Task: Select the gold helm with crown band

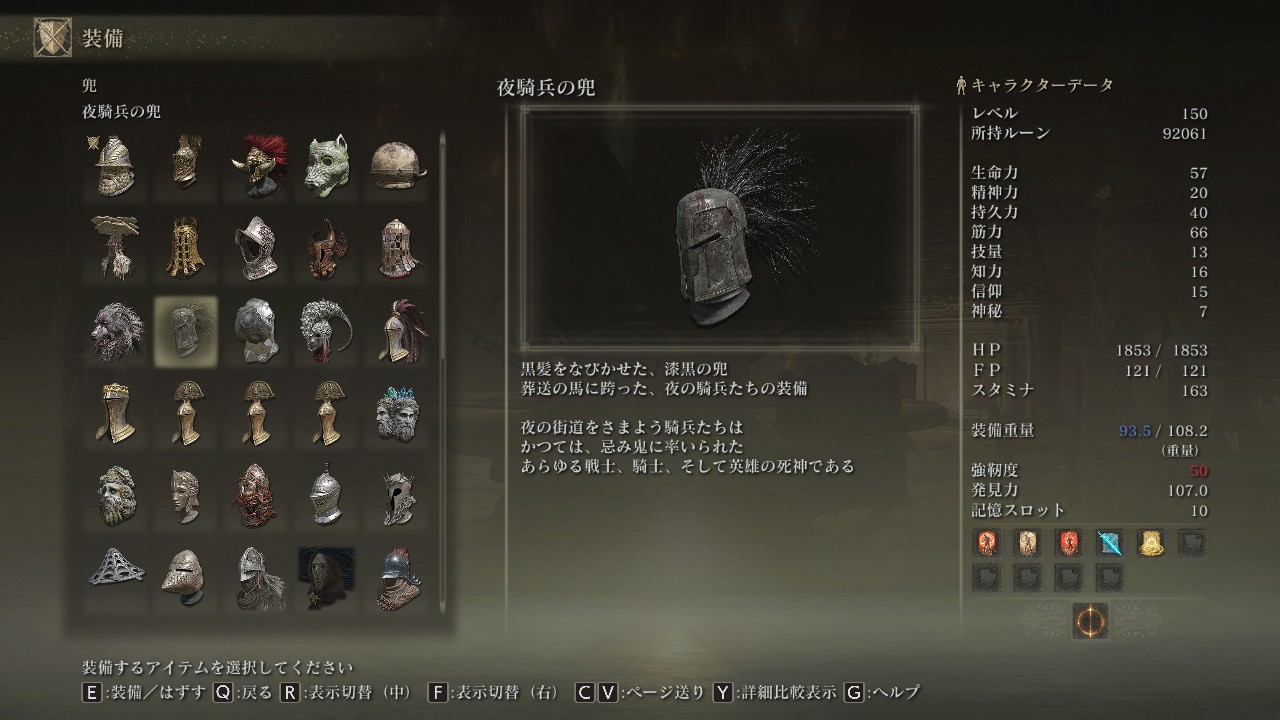Action: 112,411
